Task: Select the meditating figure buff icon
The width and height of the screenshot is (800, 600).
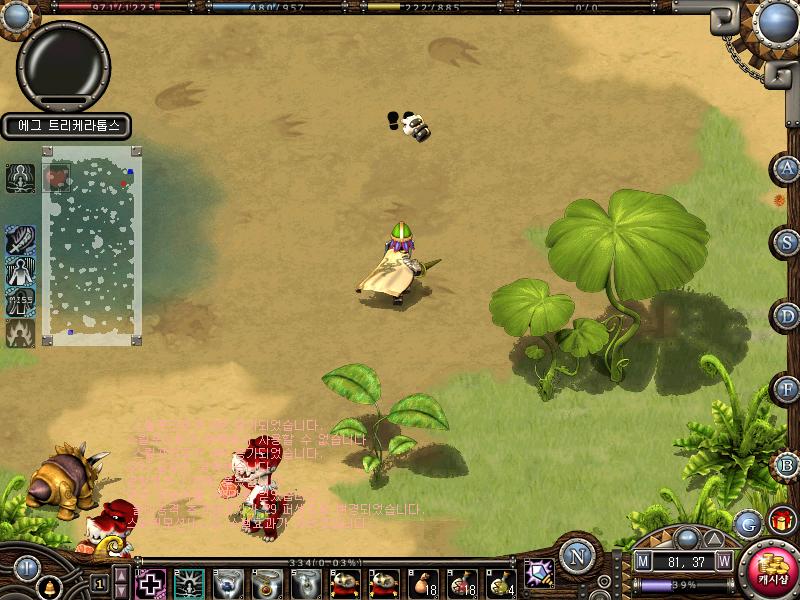Action: [x=20, y=177]
